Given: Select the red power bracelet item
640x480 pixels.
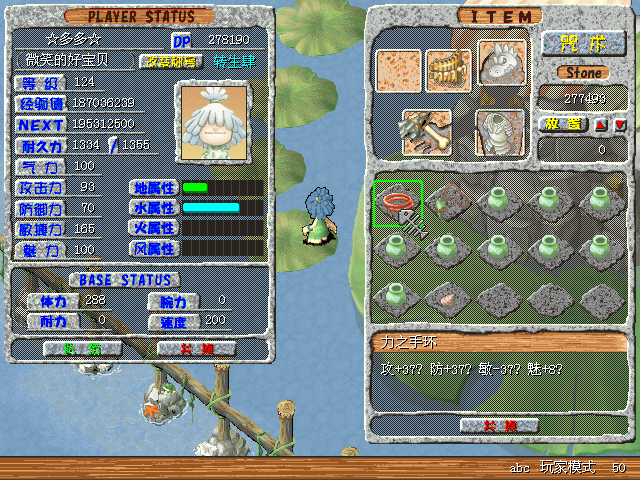Looking at the screenshot, I should pos(398,201).
